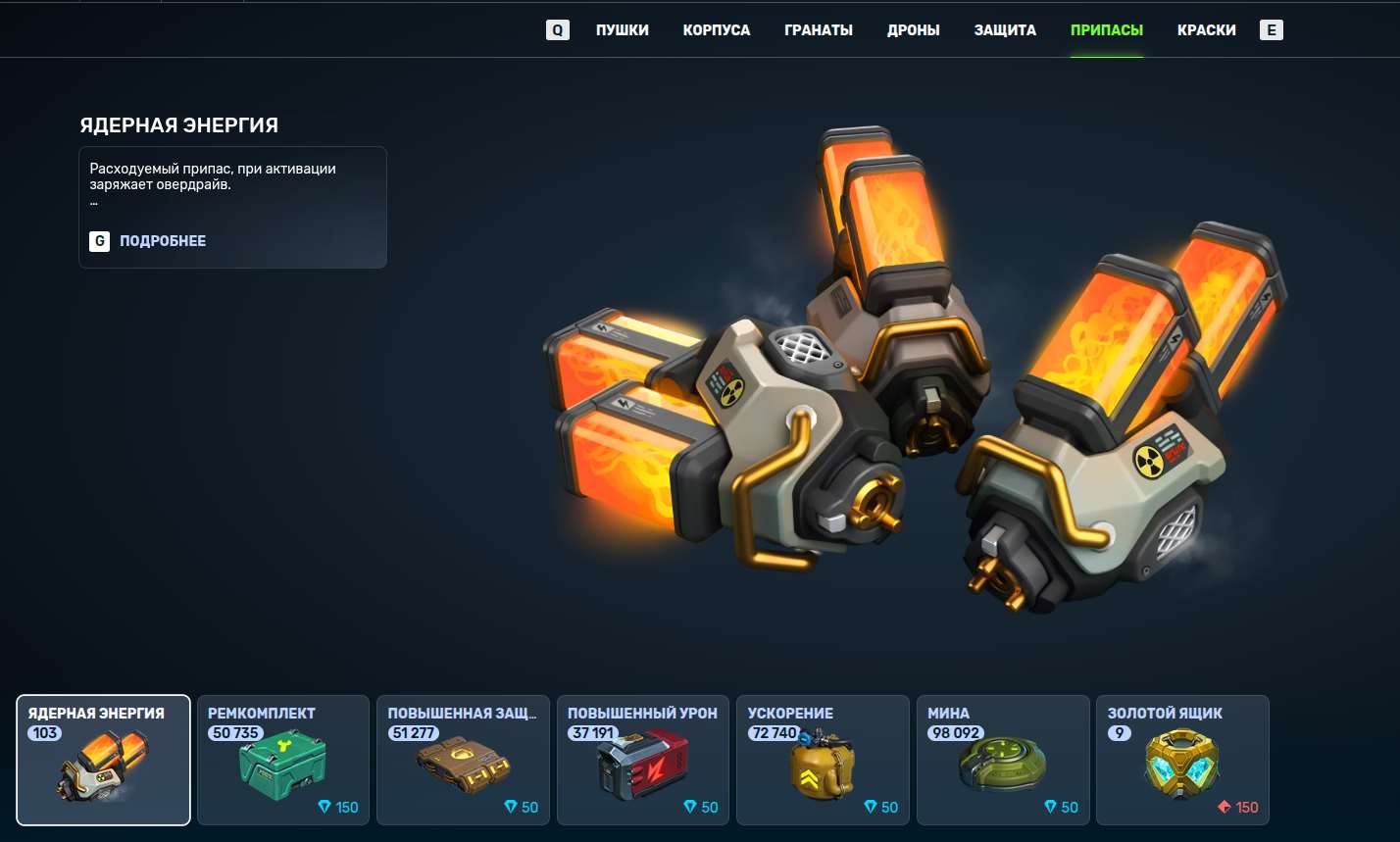Select the Повышенная защита supply card
The height and width of the screenshot is (842, 1400).
[x=463, y=760]
